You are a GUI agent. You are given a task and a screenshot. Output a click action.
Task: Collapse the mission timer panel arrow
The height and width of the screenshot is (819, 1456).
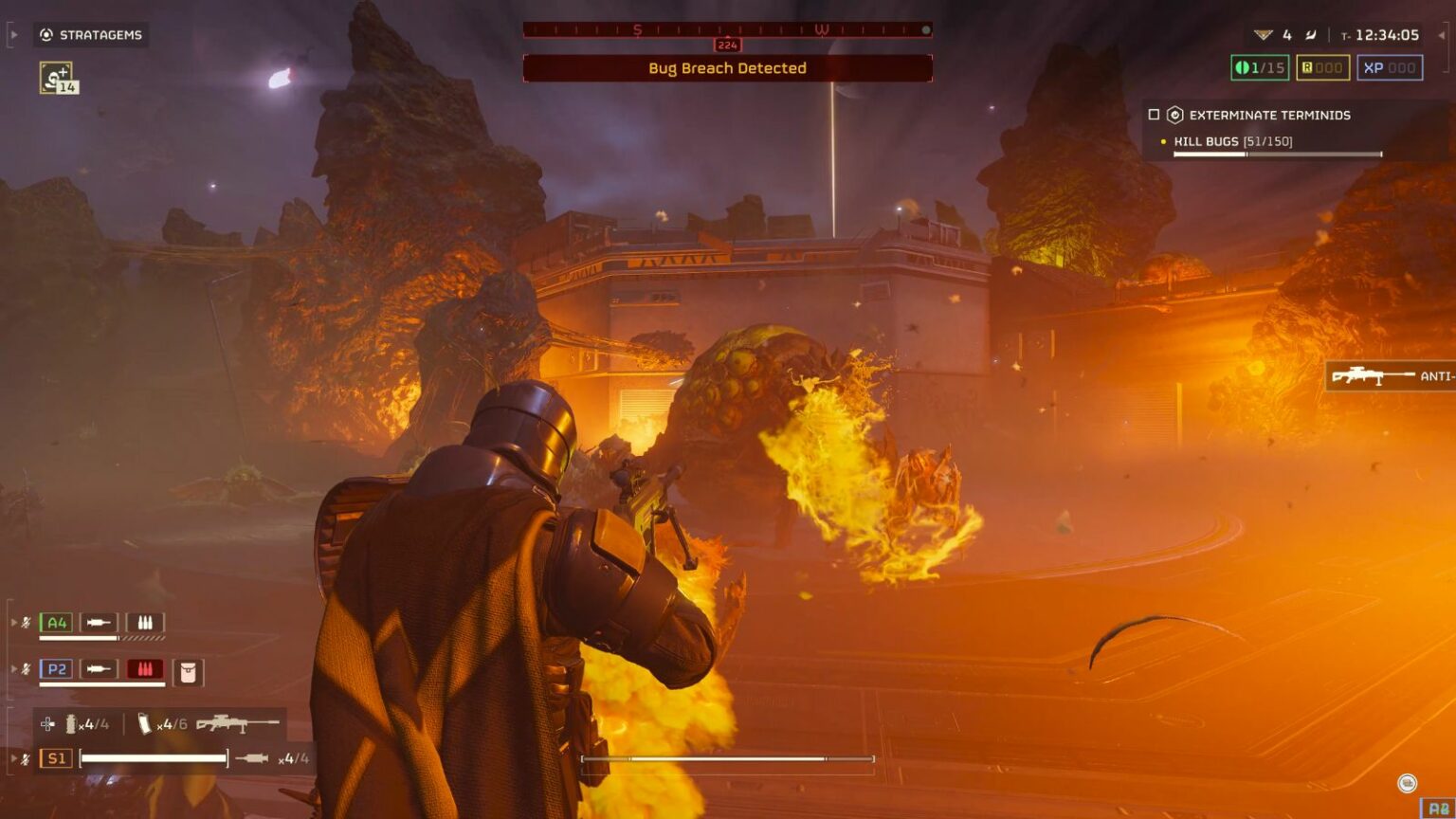coord(1440,34)
